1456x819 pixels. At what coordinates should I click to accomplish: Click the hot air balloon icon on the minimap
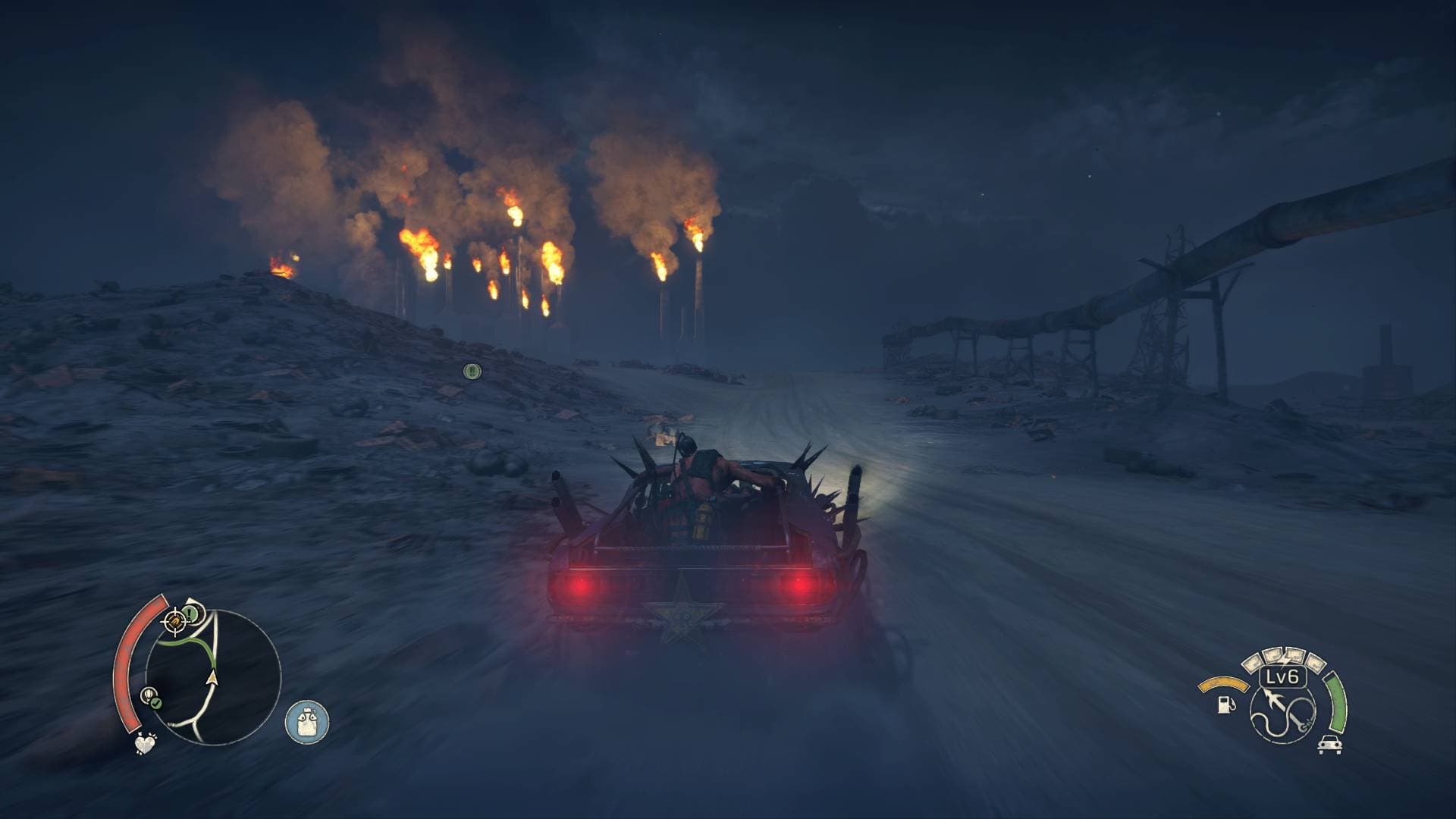(149, 694)
